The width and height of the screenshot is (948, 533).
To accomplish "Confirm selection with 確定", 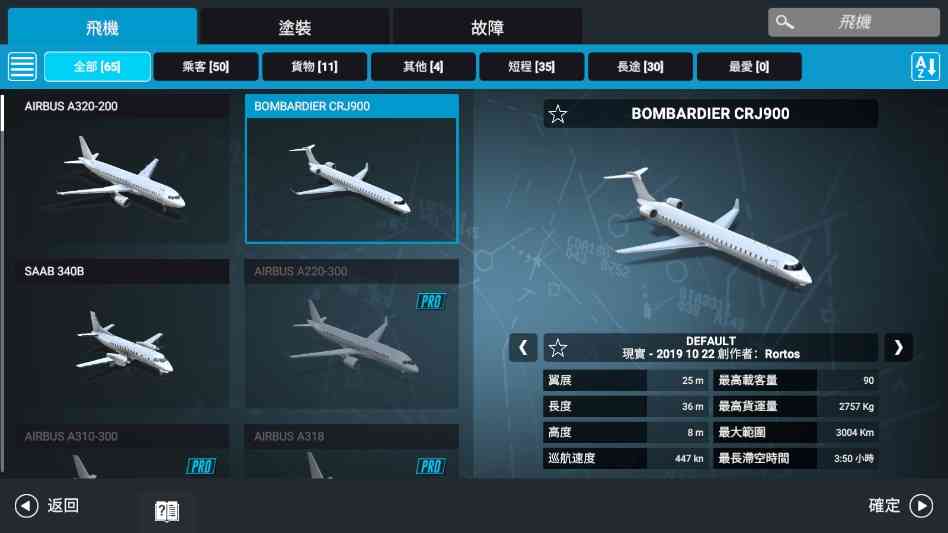I will (x=900, y=506).
